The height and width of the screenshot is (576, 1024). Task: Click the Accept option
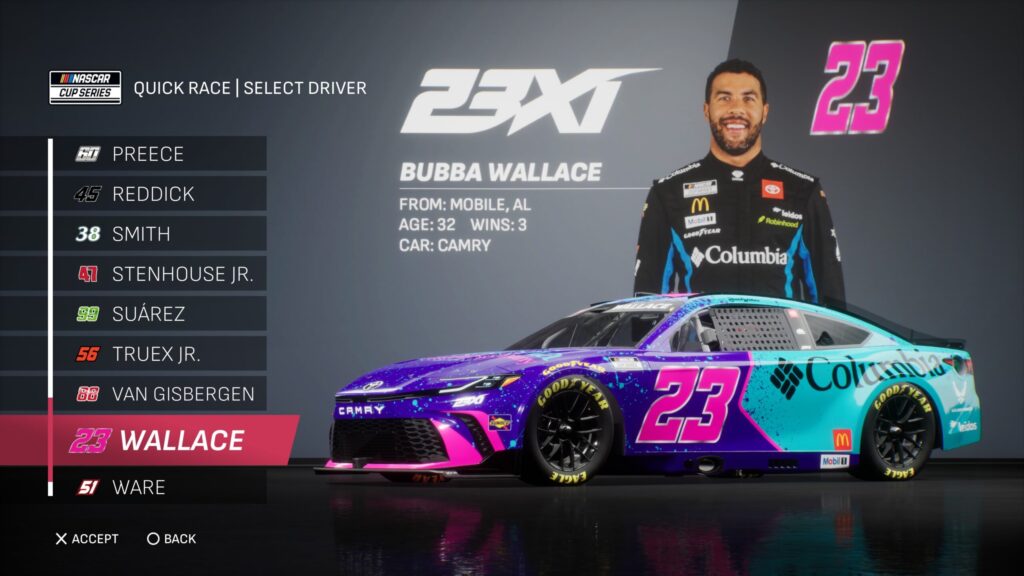tap(86, 539)
